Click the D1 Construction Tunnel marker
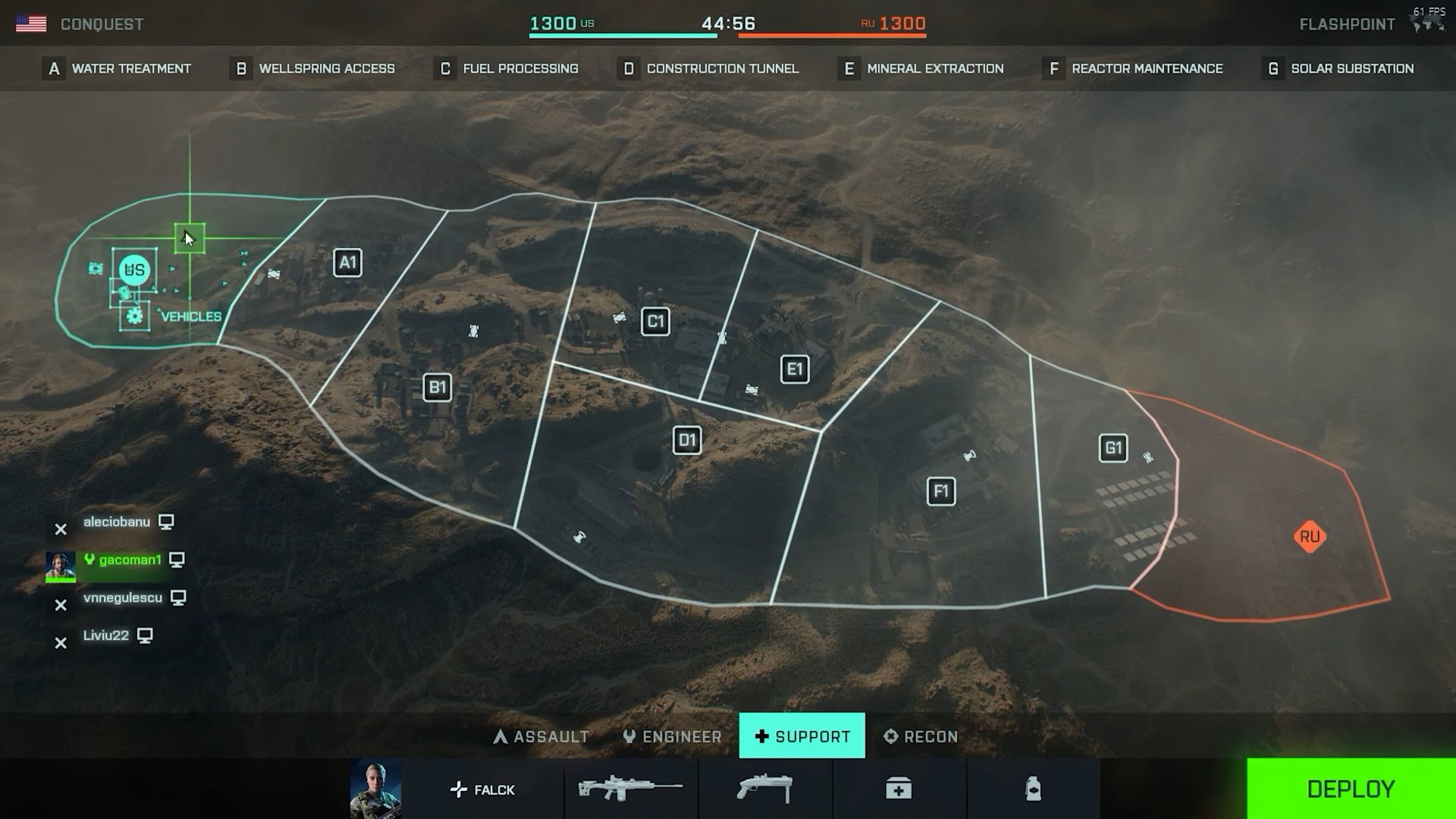Viewport: 1456px width, 819px height. pos(687,441)
